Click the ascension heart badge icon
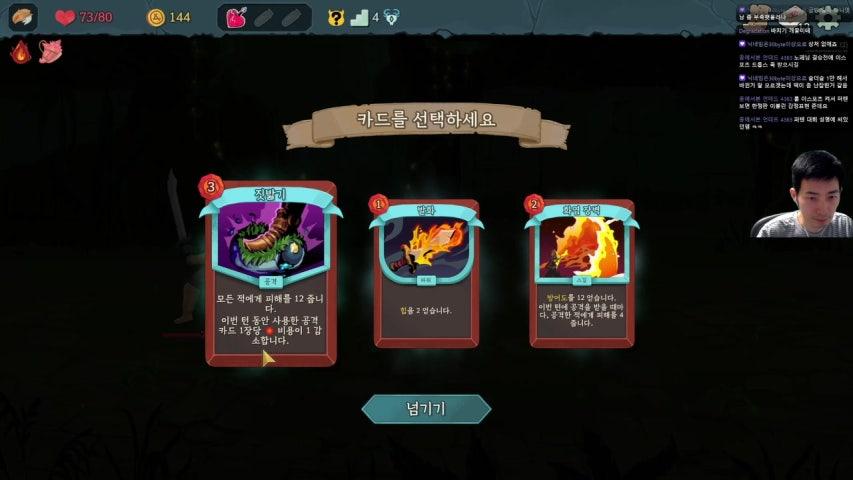 (392, 17)
